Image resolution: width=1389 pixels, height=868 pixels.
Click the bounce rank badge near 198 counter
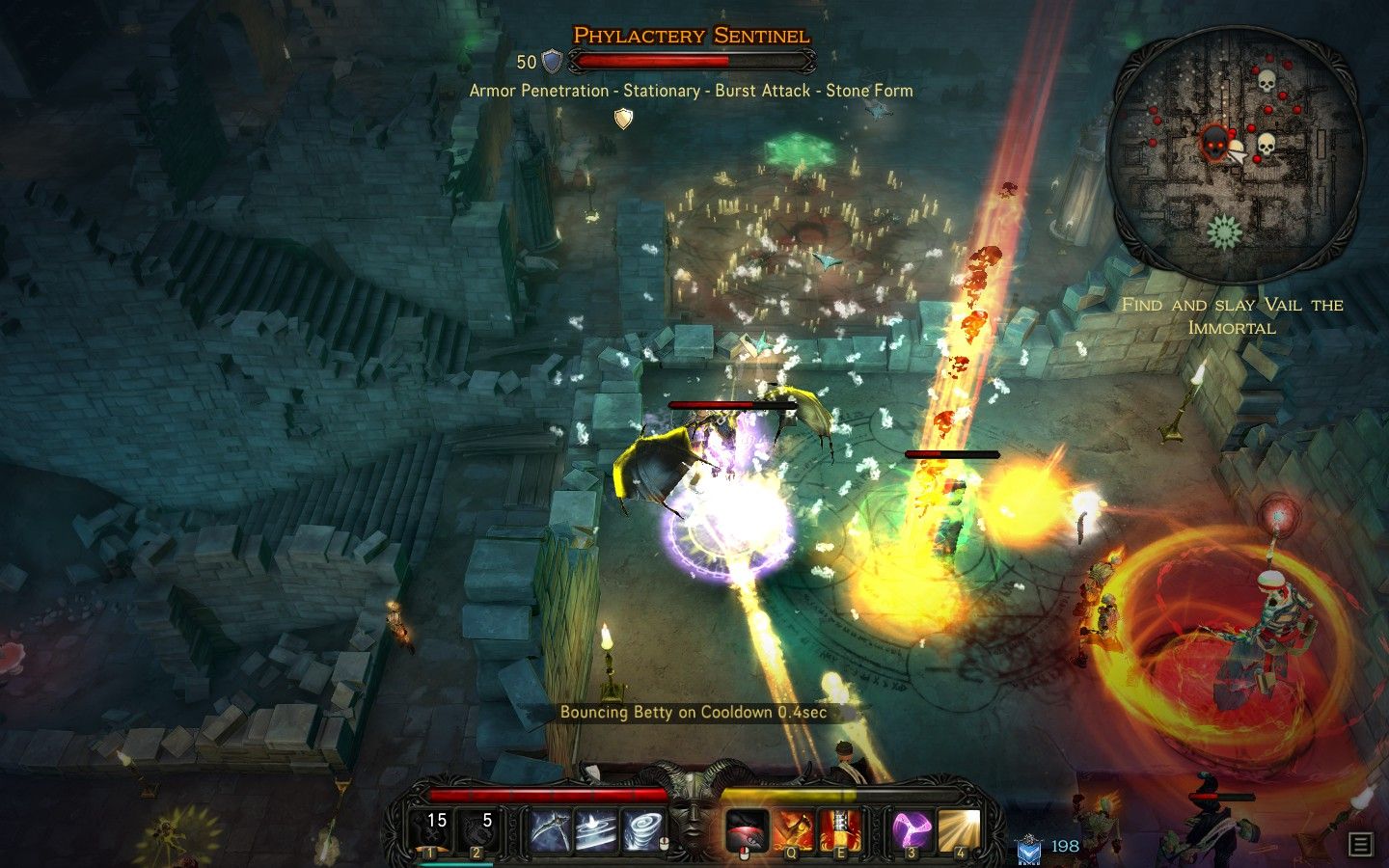tap(1030, 848)
